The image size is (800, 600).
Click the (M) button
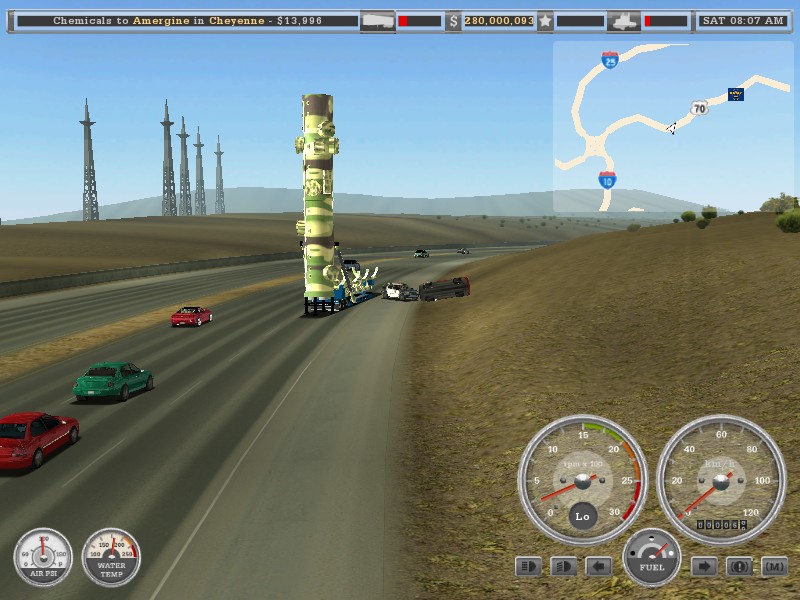[x=774, y=567]
